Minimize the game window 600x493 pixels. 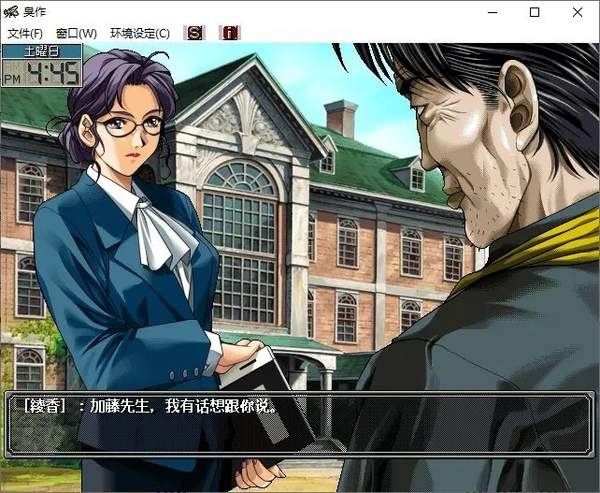tap(489, 12)
